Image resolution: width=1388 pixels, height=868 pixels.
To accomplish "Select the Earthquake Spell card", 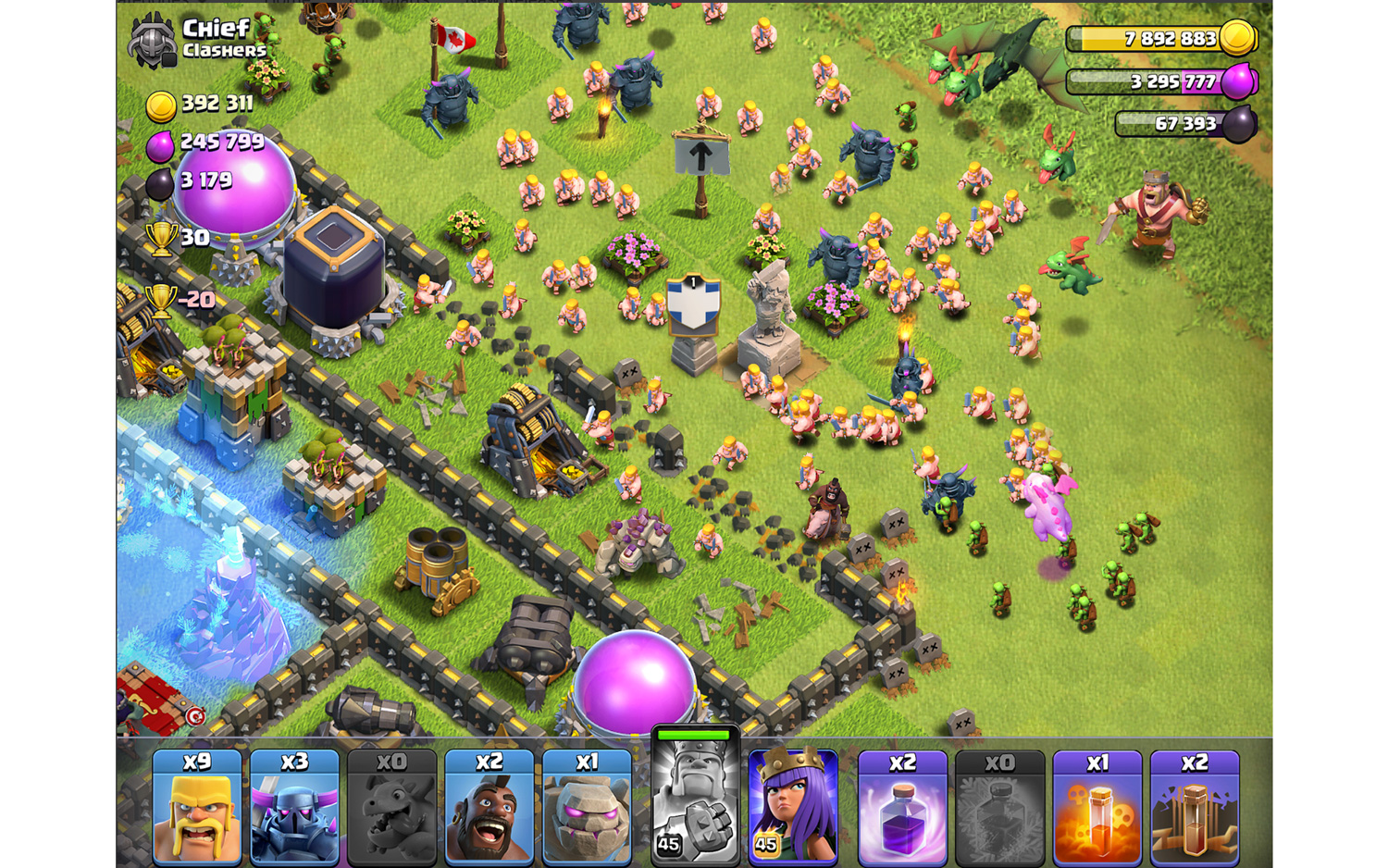I will pyautogui.click(x=1195, y=807).
